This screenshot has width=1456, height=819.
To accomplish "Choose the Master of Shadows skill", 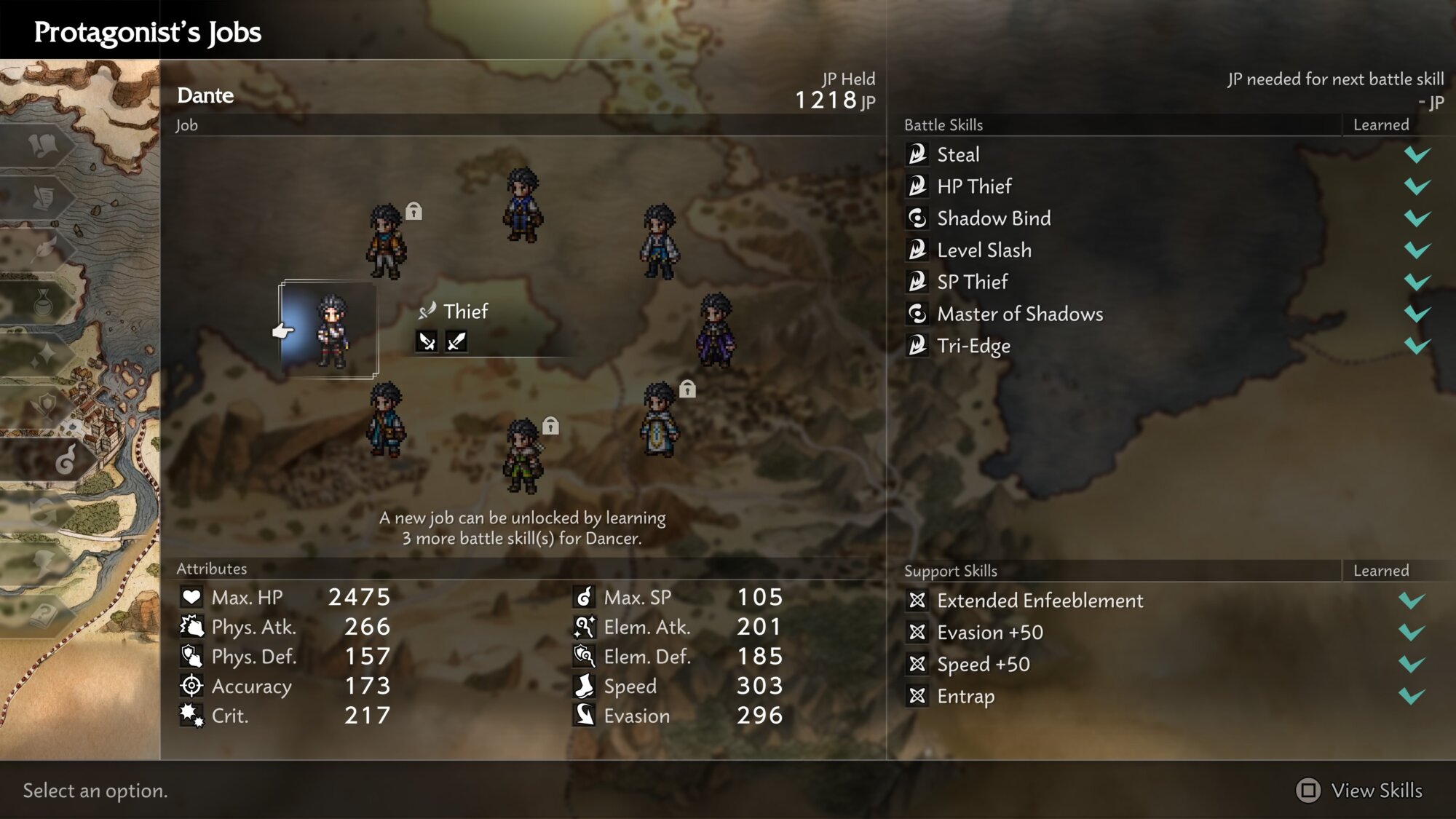I will pyautogui.click(x=1020, y=314).
